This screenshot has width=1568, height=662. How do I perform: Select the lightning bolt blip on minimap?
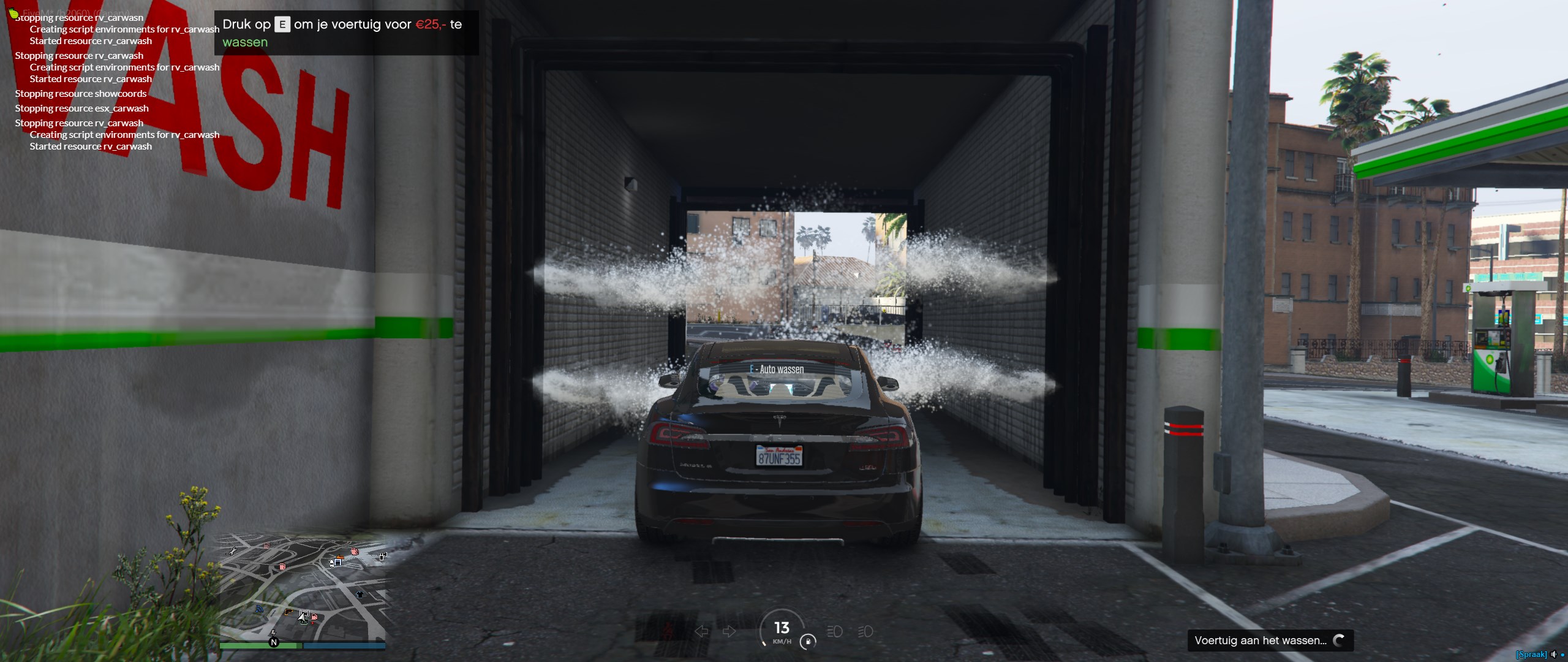pyautogui.click(x=273, y=633)
